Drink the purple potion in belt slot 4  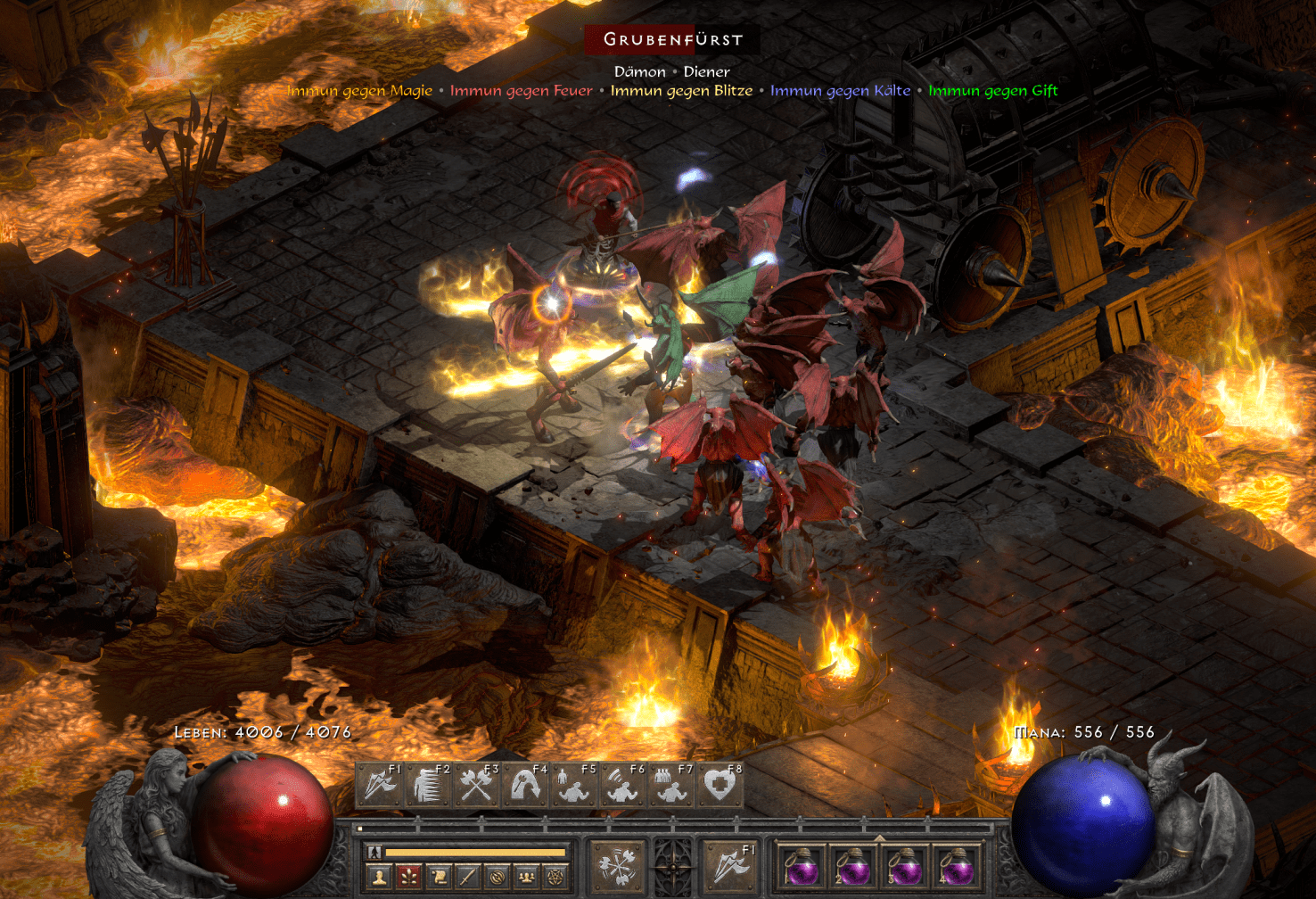tap(957, 866)
